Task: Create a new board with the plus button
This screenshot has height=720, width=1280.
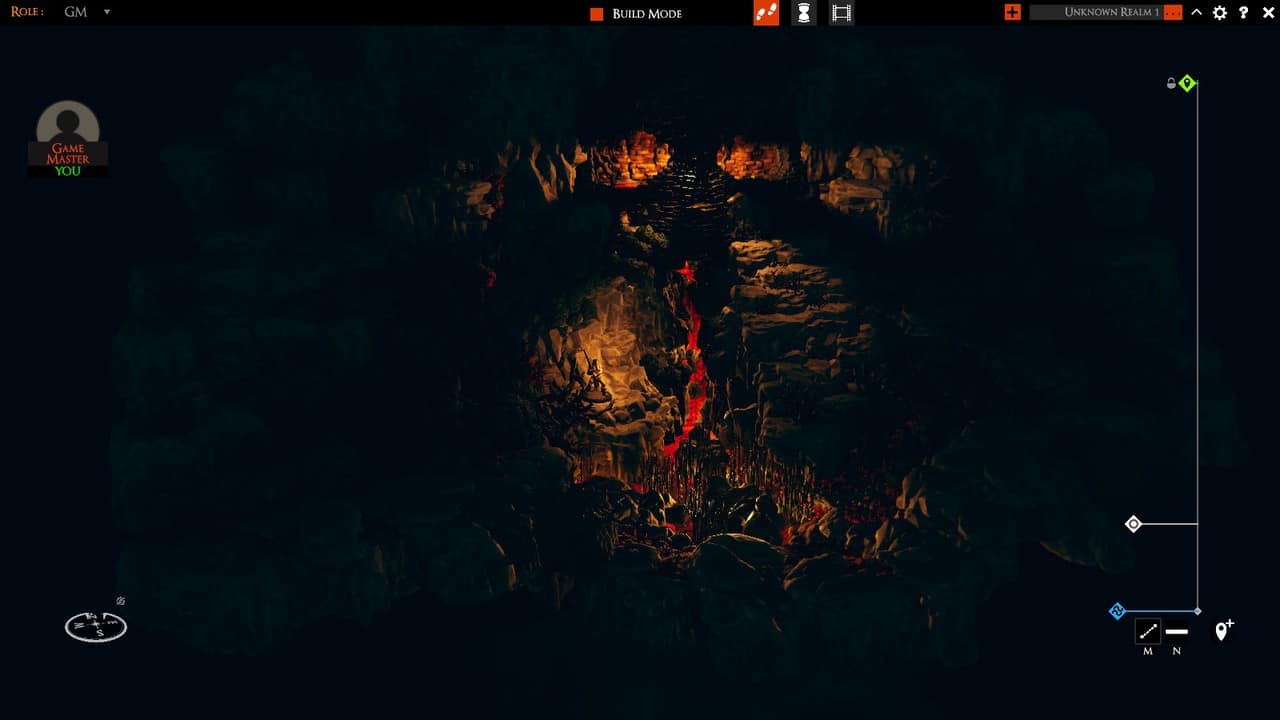Action: (1012, 13)
